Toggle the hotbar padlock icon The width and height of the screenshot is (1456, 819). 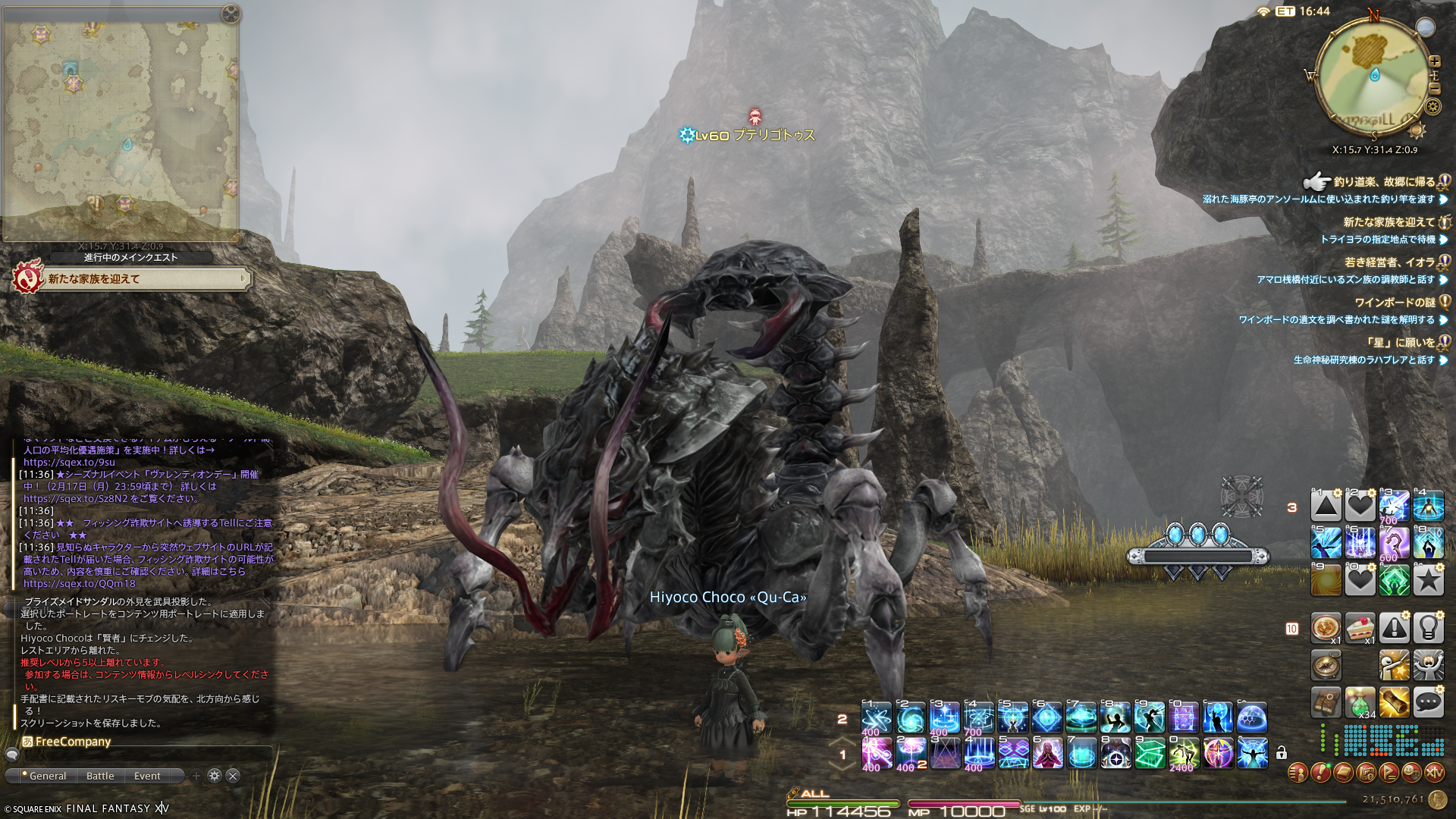coord(1282,753)
